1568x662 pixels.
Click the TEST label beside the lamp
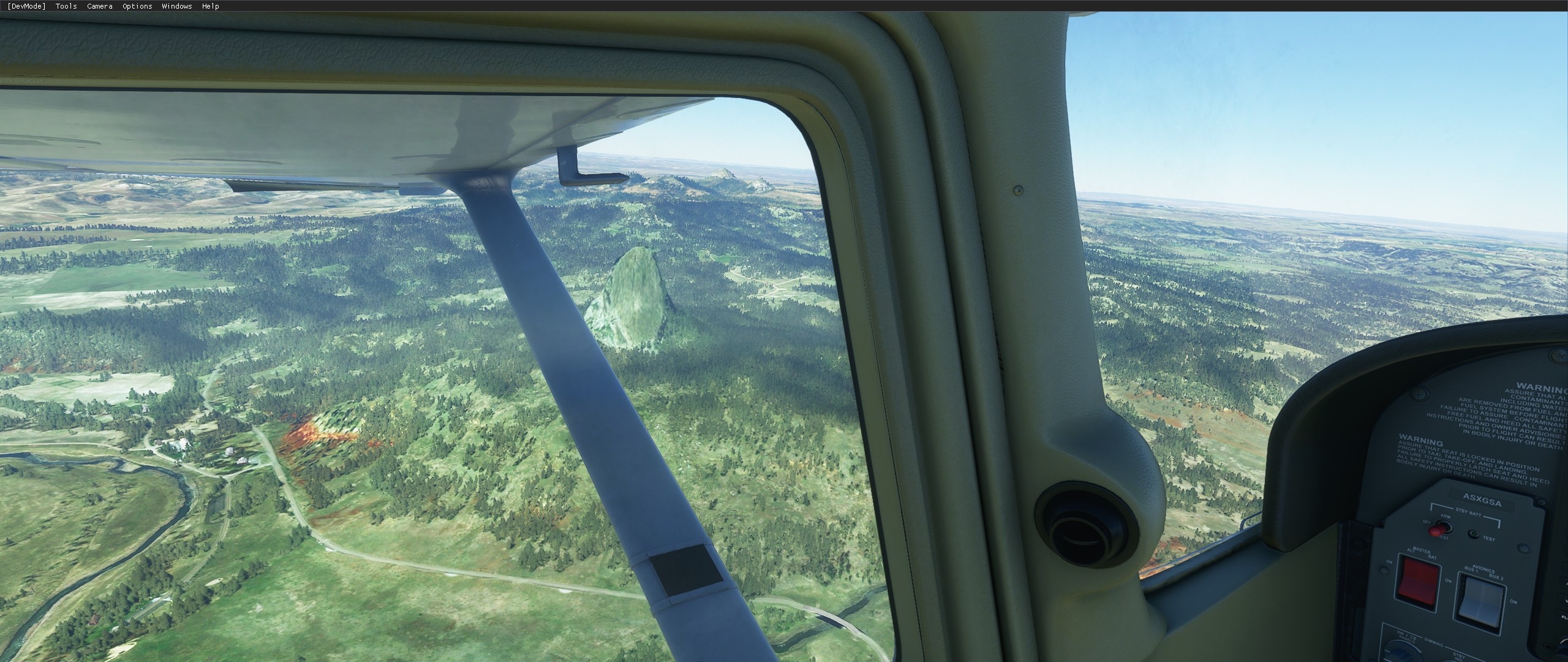(x=1490, y=538)
